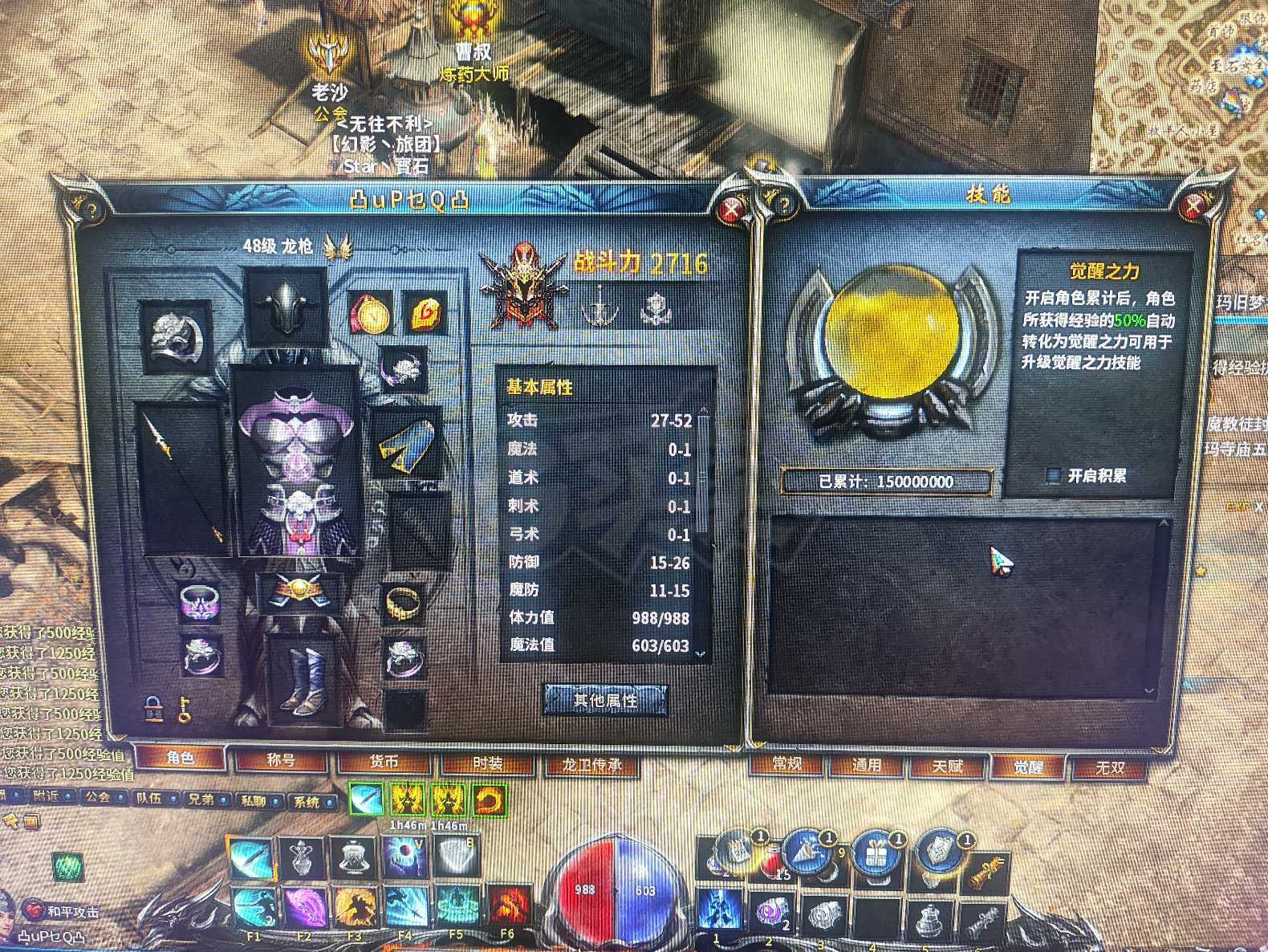The image size is (1268, 952).
Task: Open the 货币 tab
Action: click(384, 761)
